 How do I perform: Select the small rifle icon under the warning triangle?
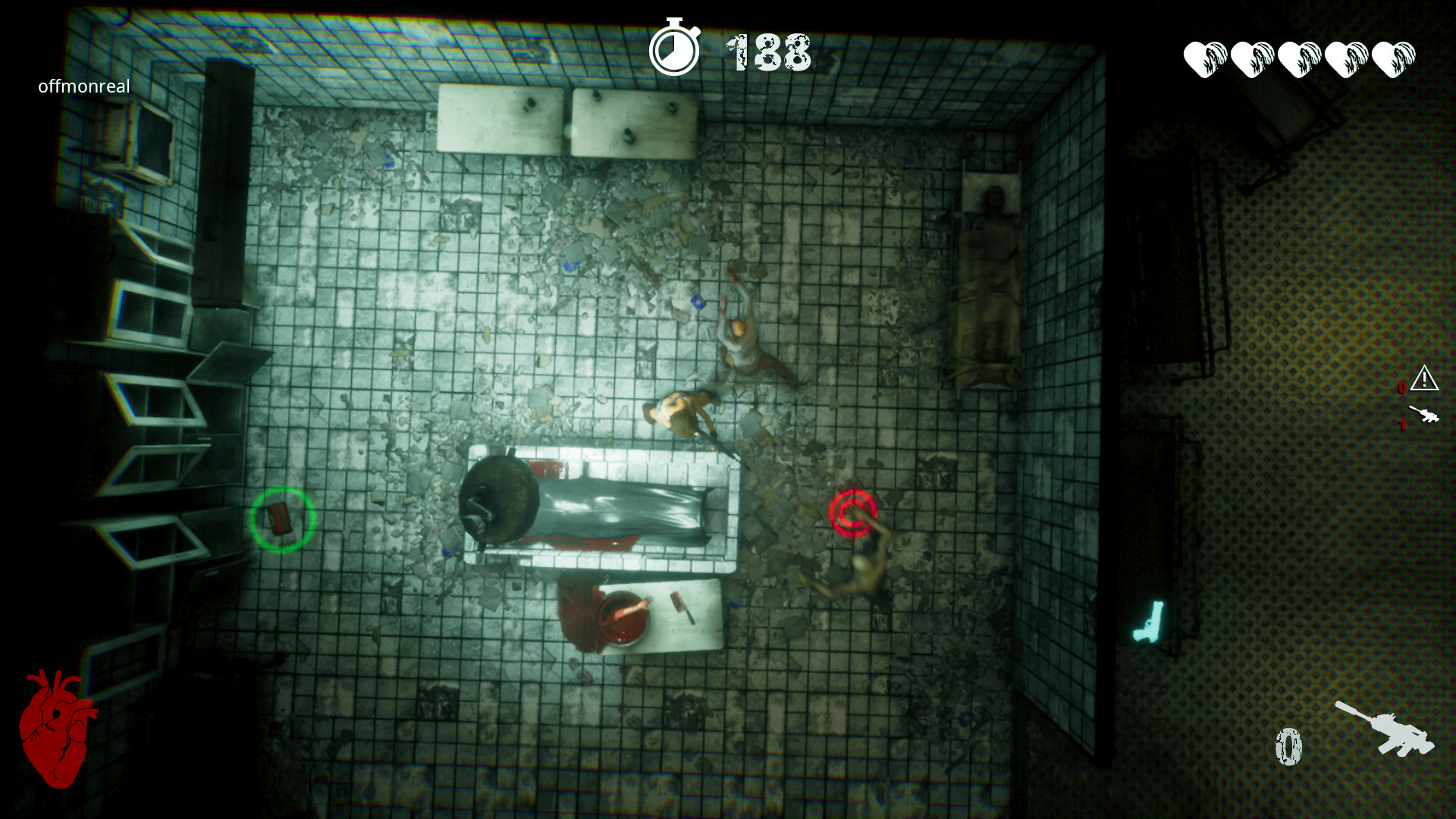pos(1423,415)
